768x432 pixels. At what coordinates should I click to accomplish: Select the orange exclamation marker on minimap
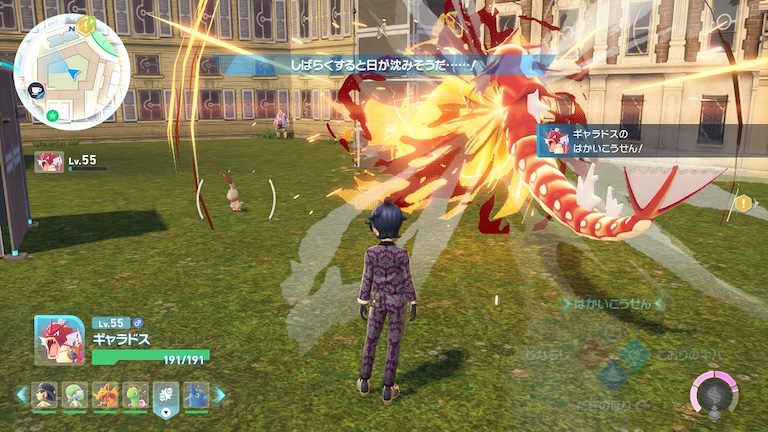88,22
